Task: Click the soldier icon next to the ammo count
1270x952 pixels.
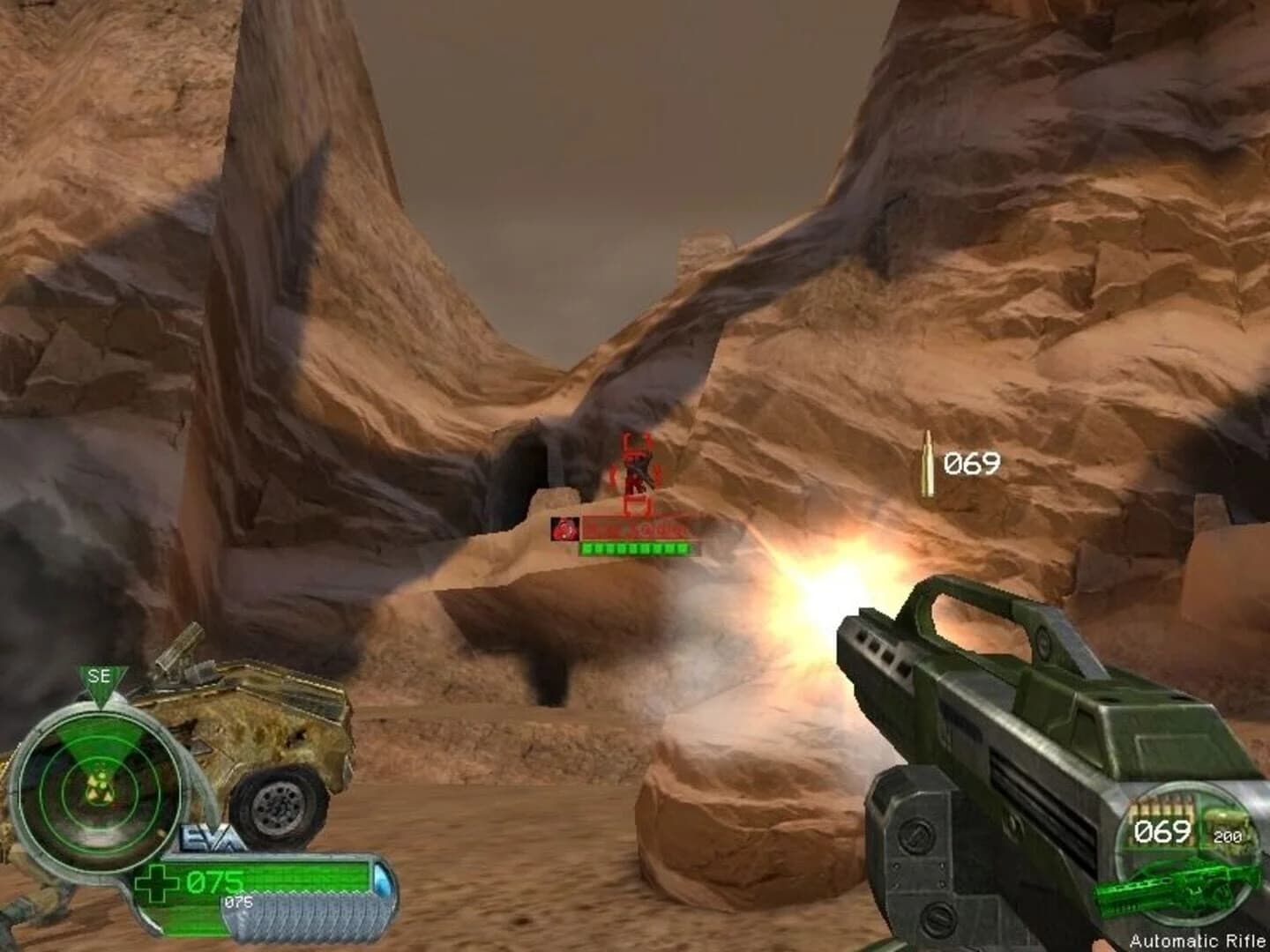Action: (1228, 818)
